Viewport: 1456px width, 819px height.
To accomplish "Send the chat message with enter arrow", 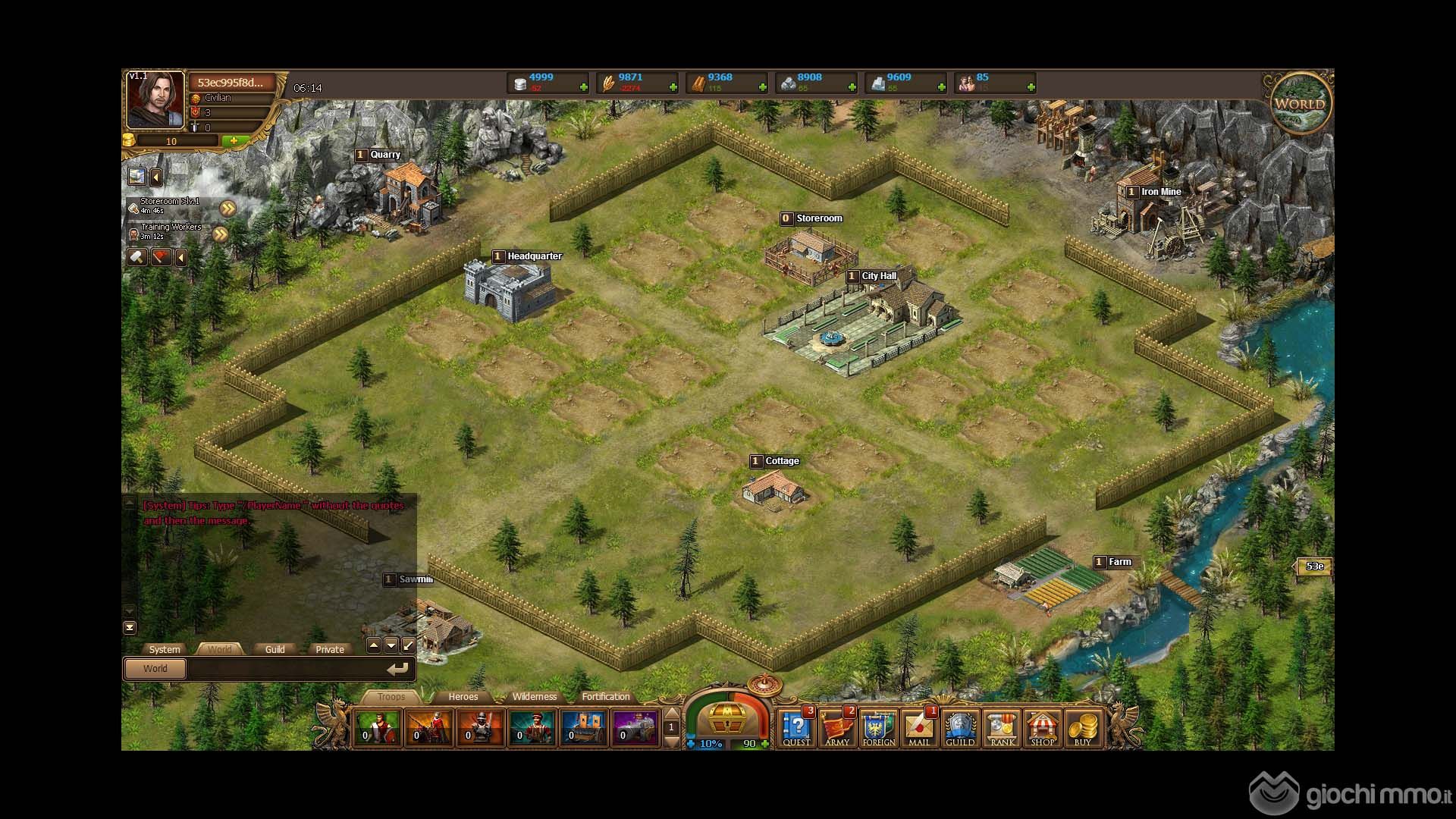I will [397, 669].
